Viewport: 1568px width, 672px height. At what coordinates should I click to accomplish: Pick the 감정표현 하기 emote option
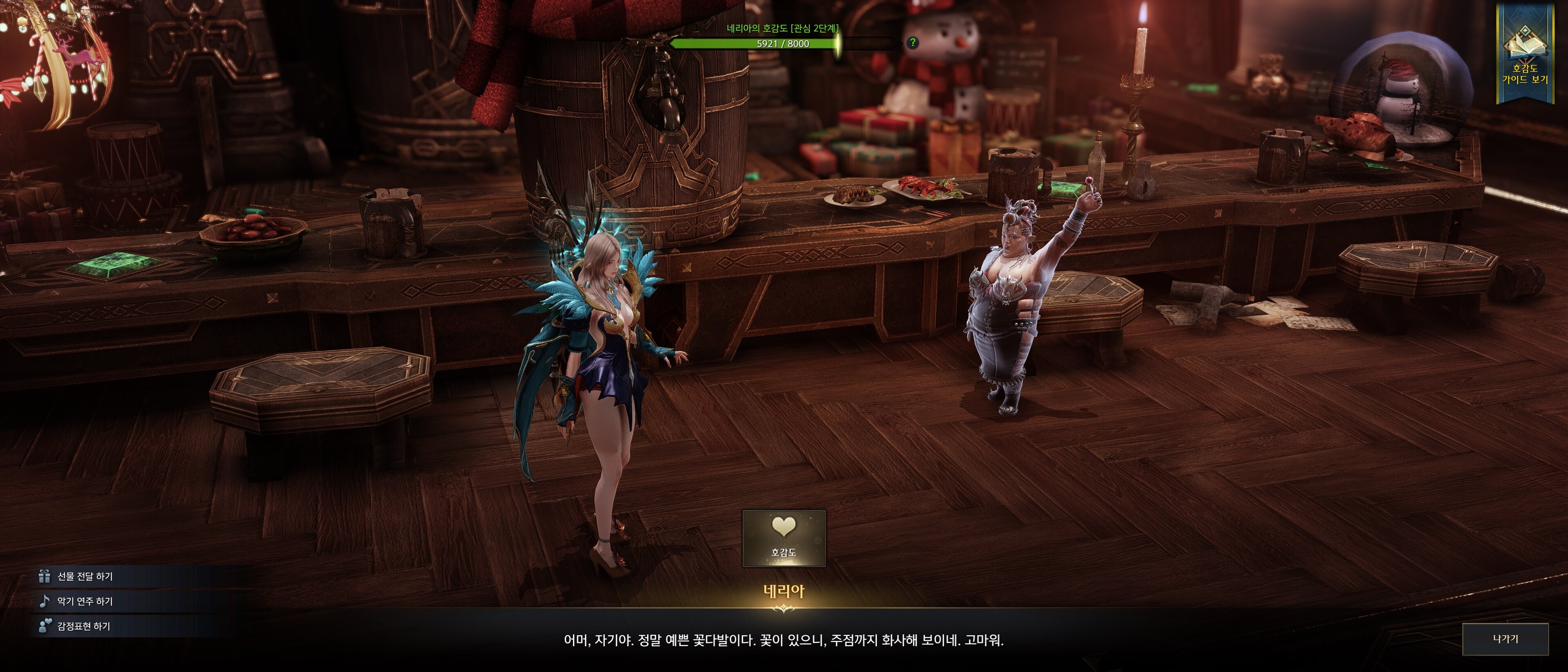click(83, 626)
